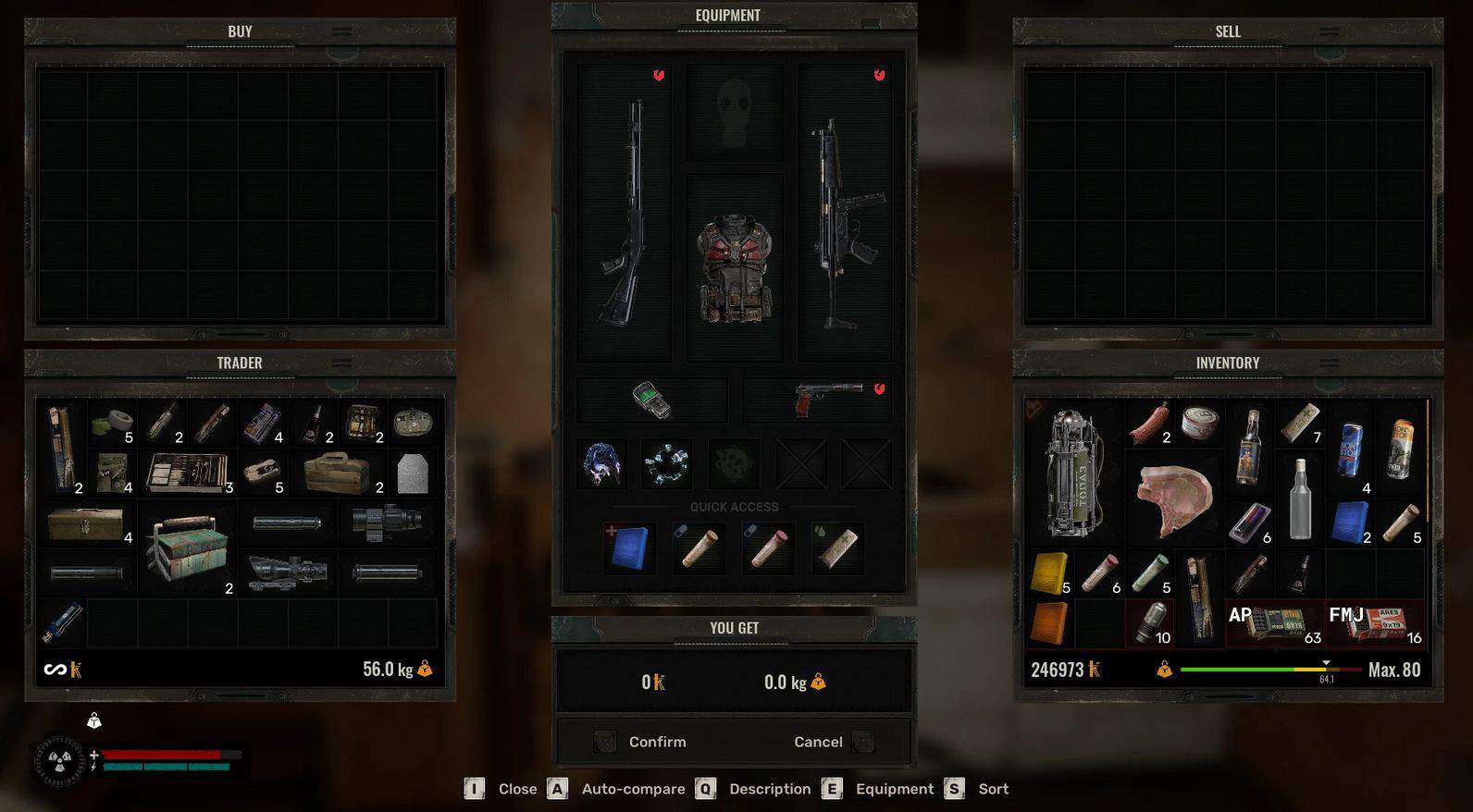1473x812 pixels.
Task: Select the large gas-cylinder device in the inventory
Action: tap(1072, 474)
